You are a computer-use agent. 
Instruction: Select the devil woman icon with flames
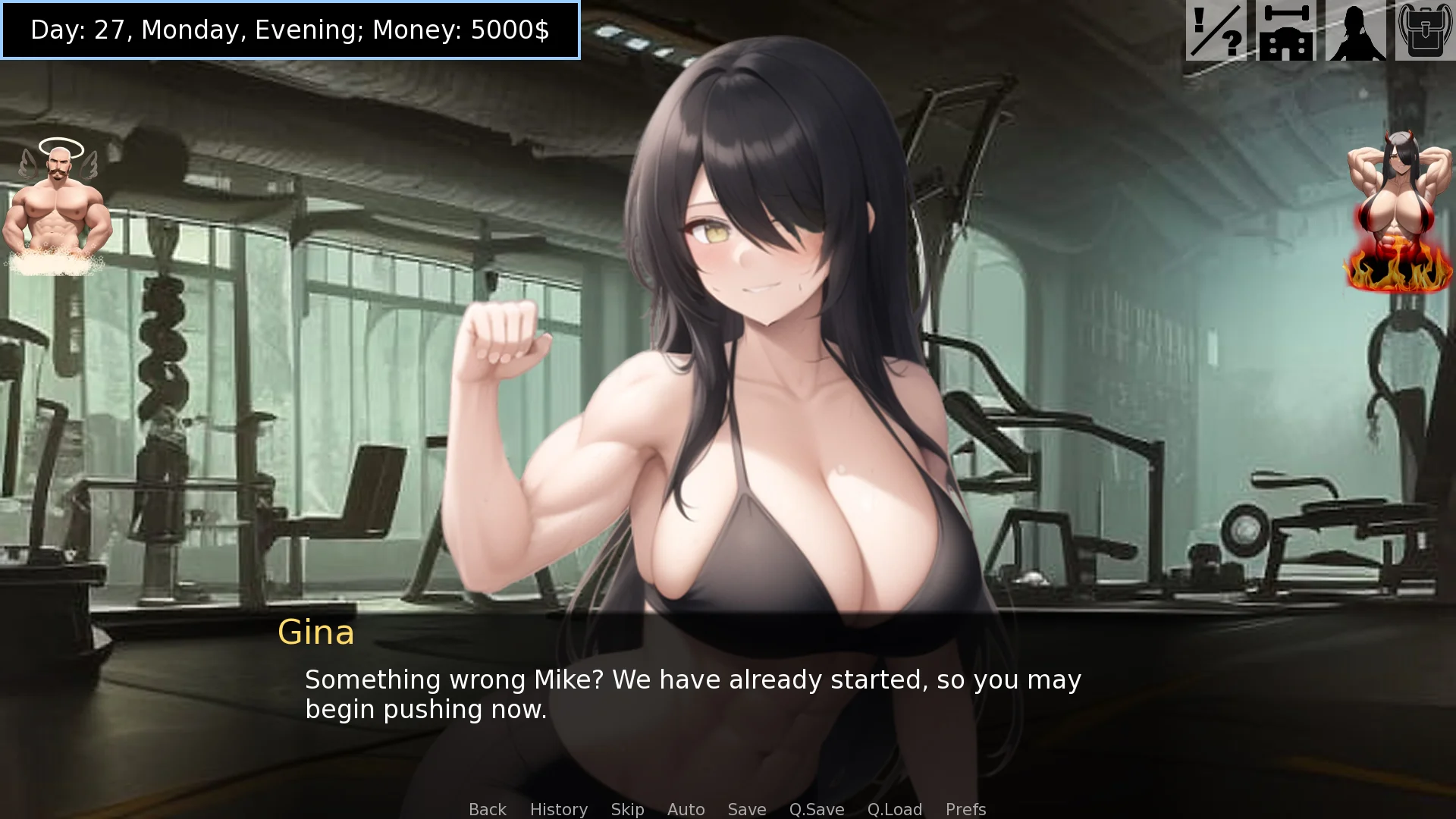tap(1399, 212)
